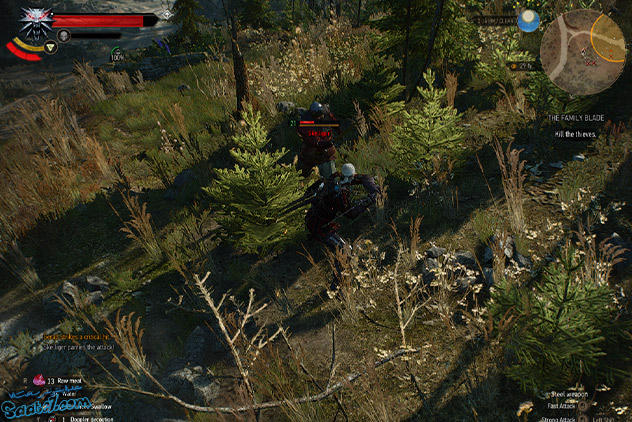Click the sun weather and time icon

529,21
